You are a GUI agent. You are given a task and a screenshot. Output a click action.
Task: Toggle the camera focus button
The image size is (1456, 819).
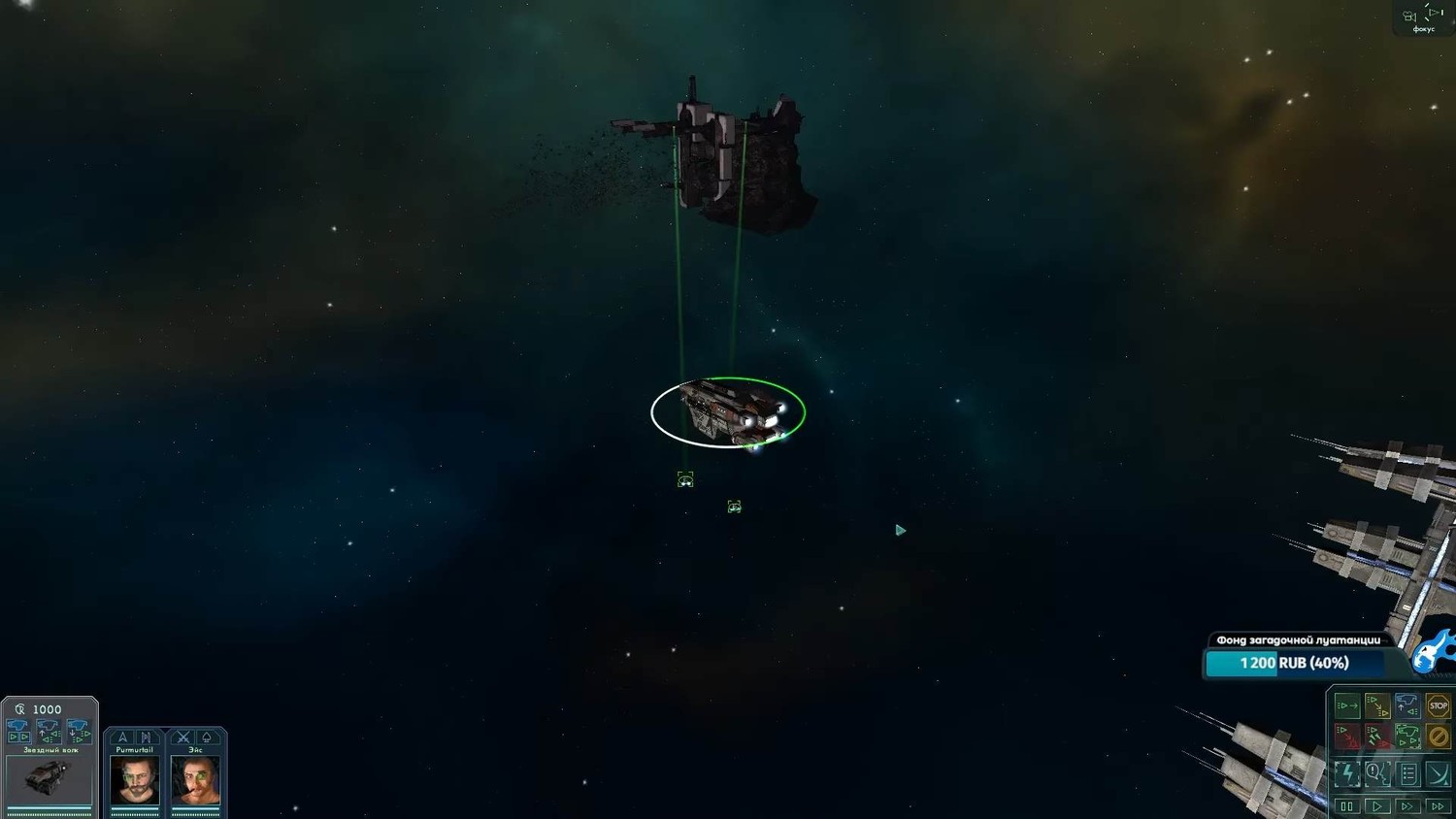tap(1423, 17)
